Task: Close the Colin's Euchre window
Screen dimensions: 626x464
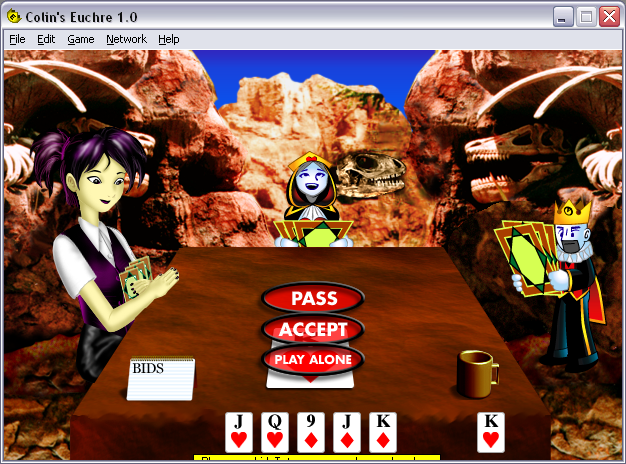Action: point(609,16)
